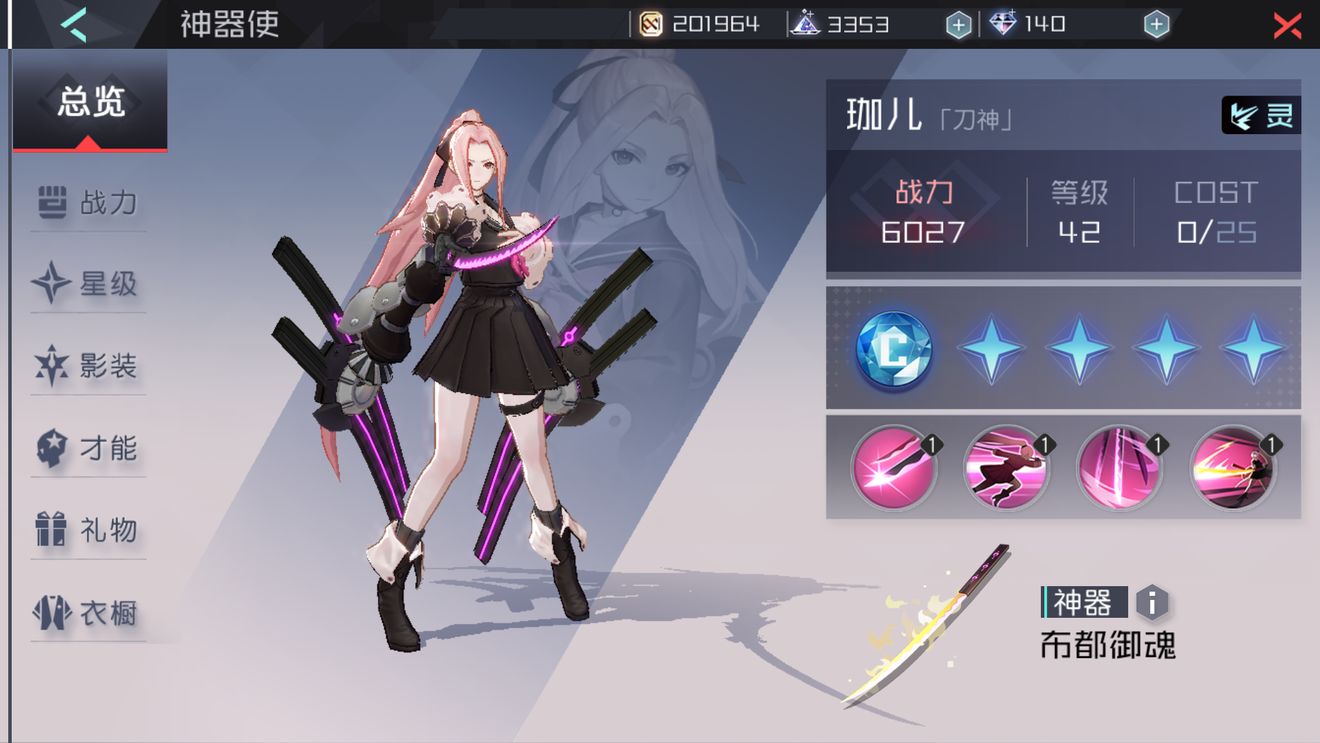Select the blue C rank gem icon
Viewport: 1320px width, 743px height.
(x=893, y=349)
